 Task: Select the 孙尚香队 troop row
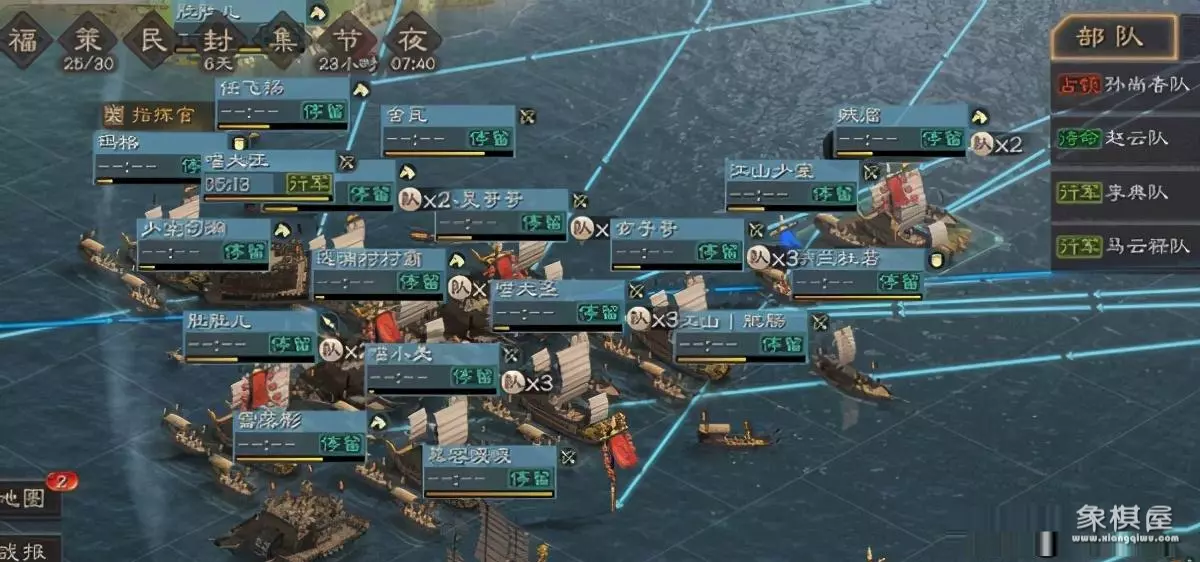pos(1124,86)
